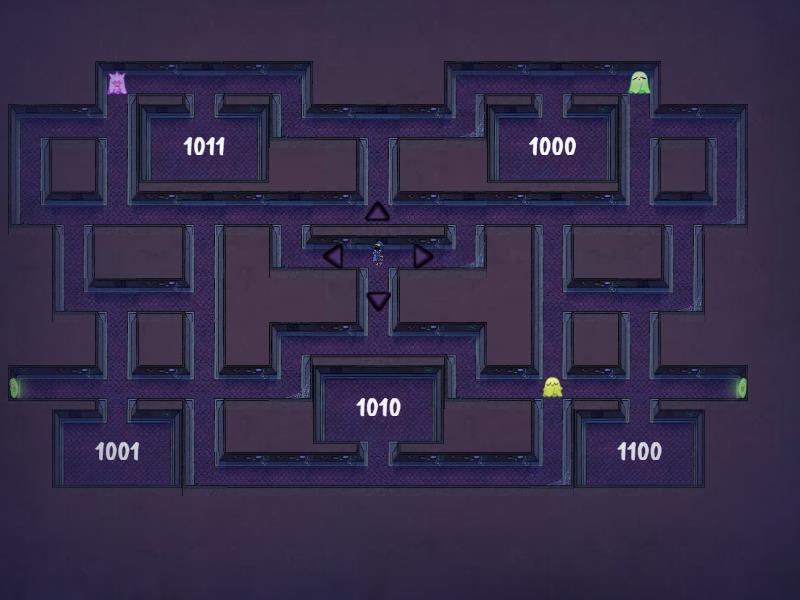Click the right arrow beside the player
Viewport: 800px width, 600px height.
tap(423, 256)
